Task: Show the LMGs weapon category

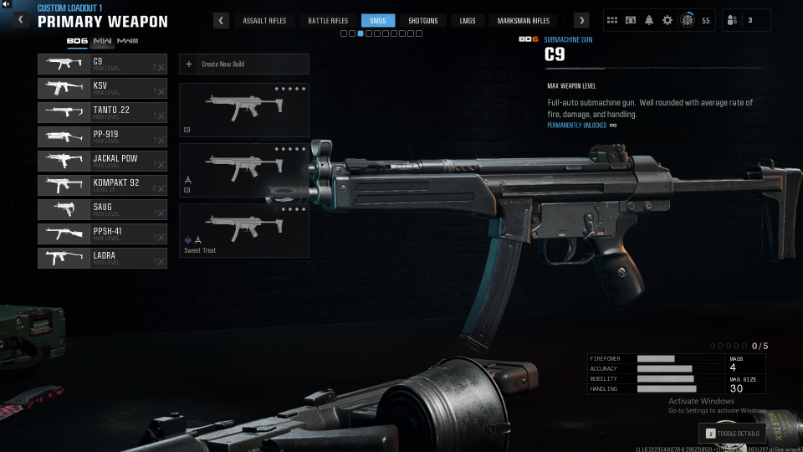Action: tap(467, 20)
